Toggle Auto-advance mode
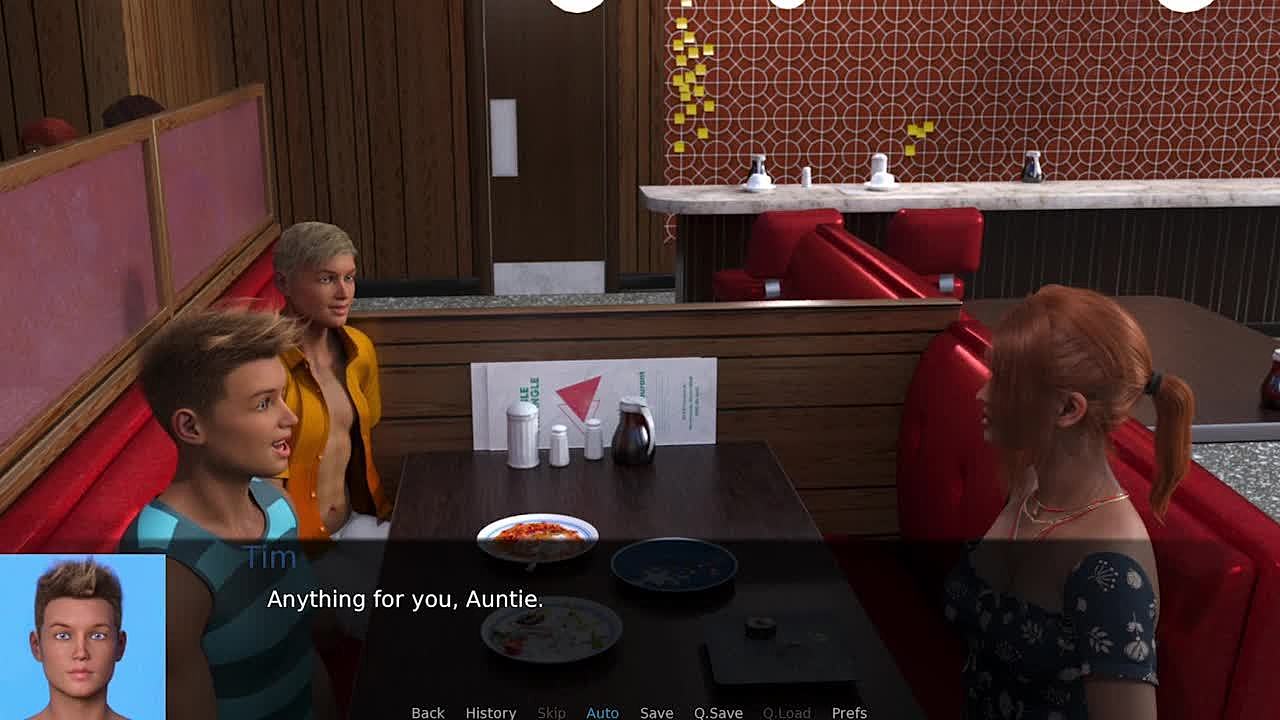This screenshot has width=1280, height=720. 602,712
